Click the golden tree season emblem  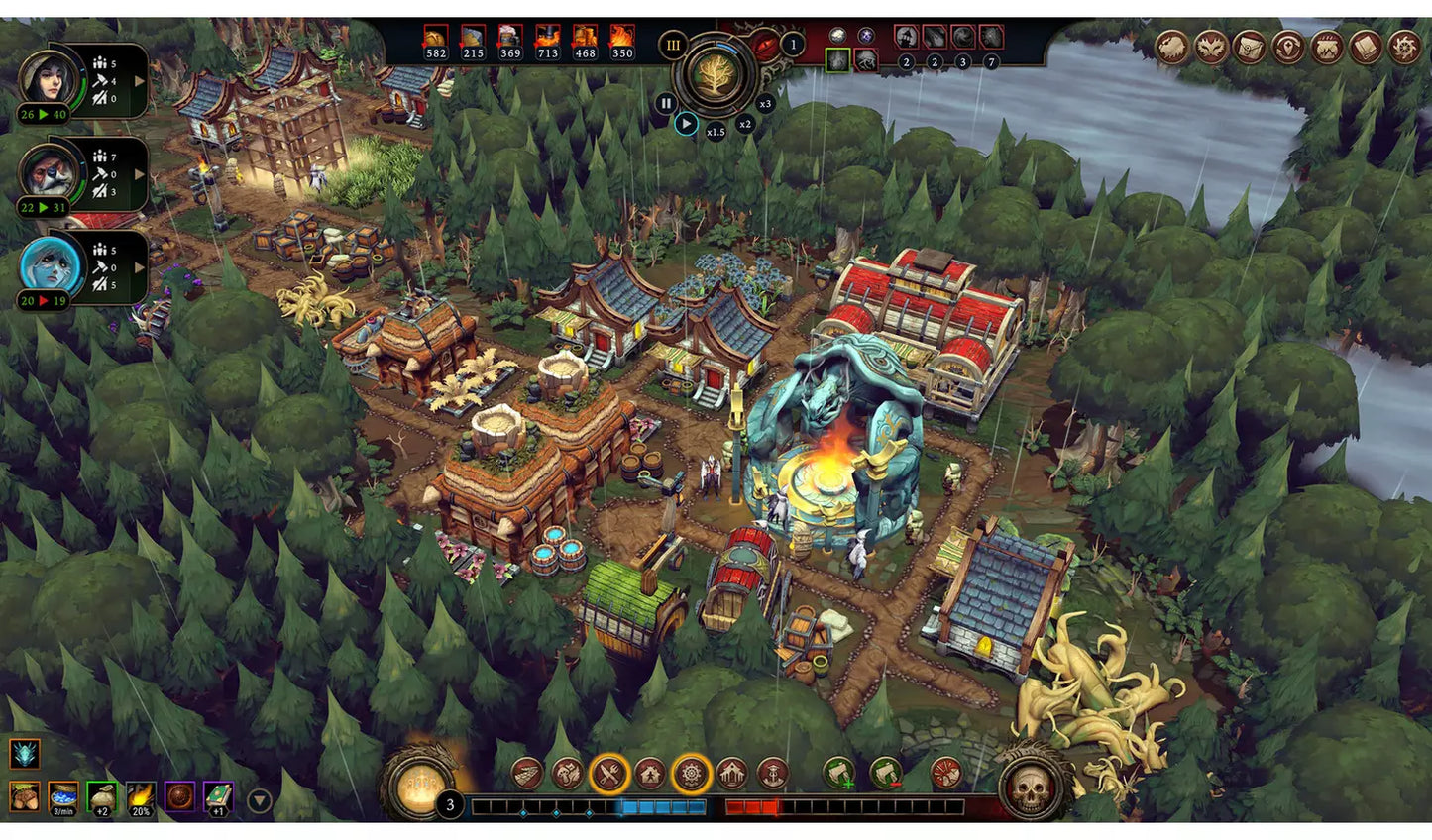coord(716,75)
